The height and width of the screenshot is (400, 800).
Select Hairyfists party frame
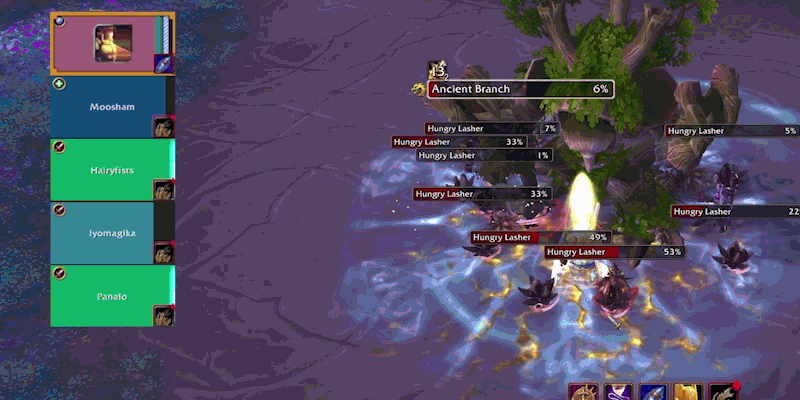(112, 170)
